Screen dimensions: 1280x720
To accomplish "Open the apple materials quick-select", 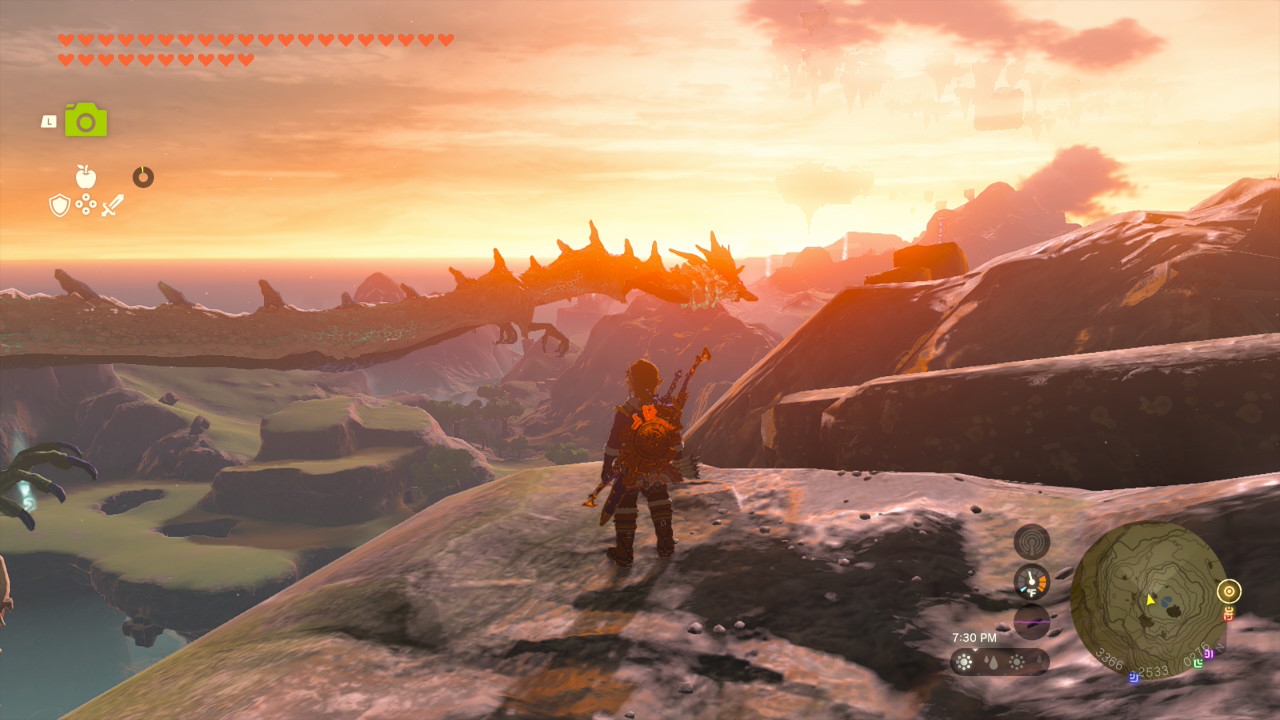I will [86, 177].
